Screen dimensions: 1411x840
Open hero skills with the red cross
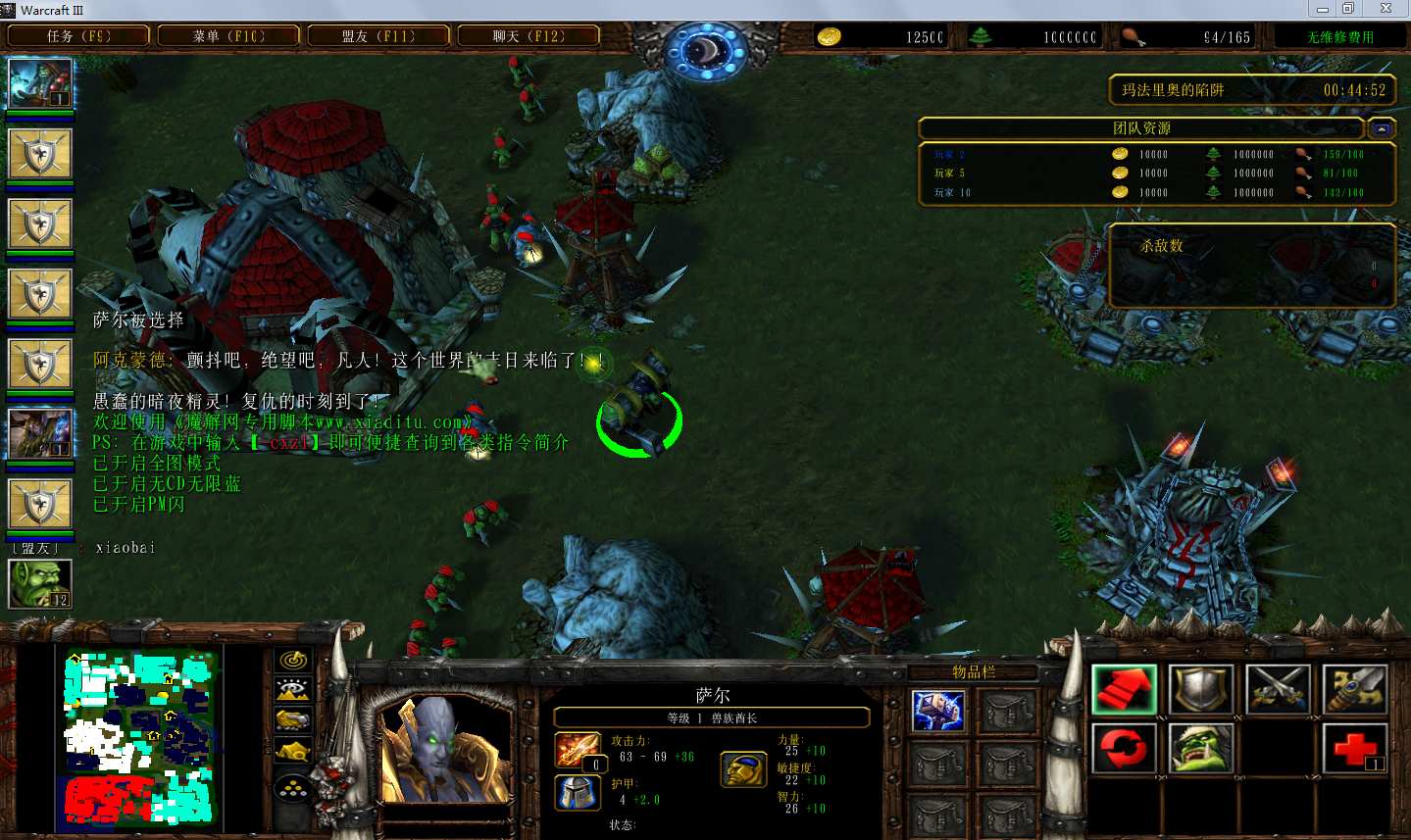coord(1355,750)
